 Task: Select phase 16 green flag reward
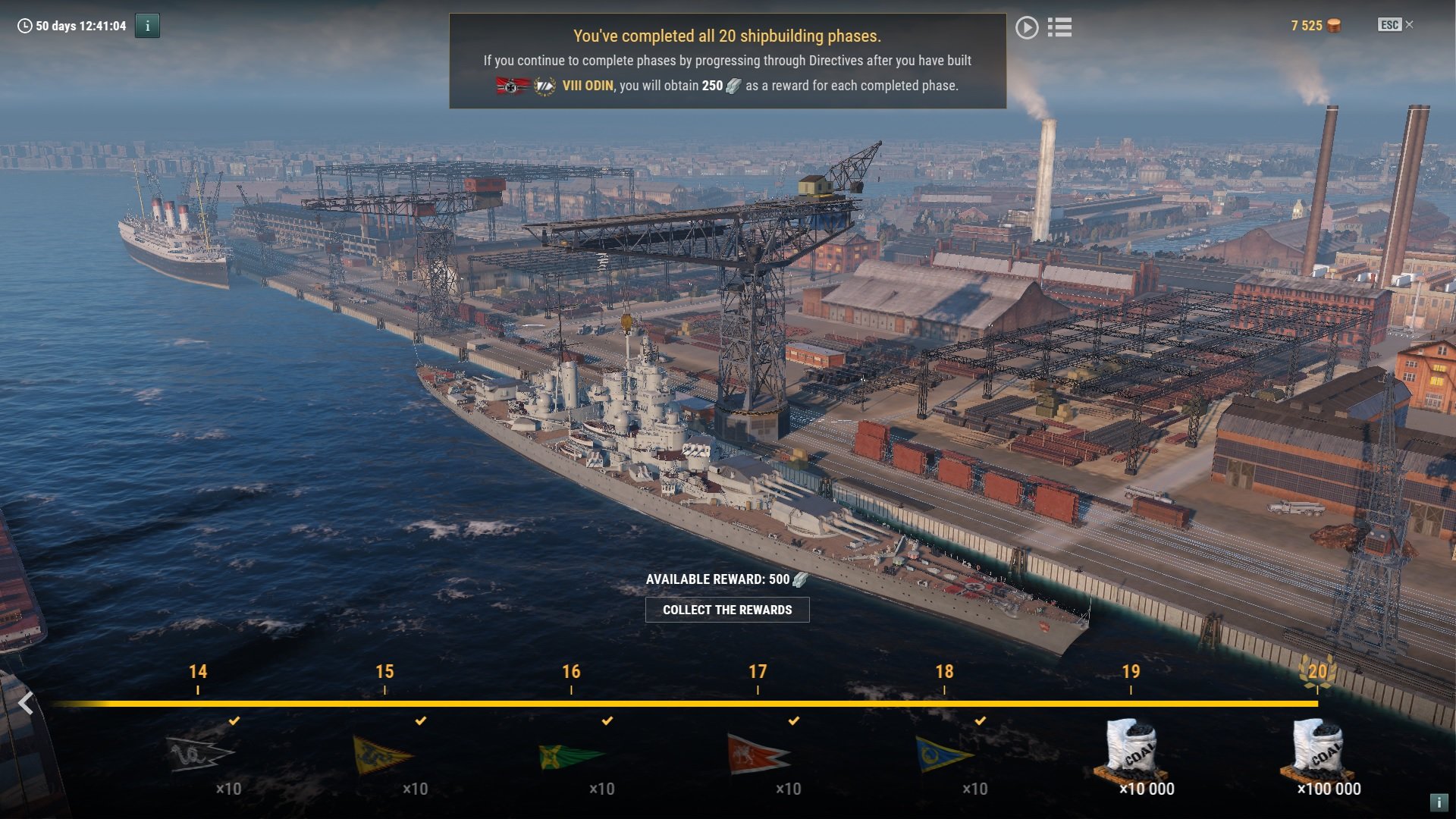570,755
